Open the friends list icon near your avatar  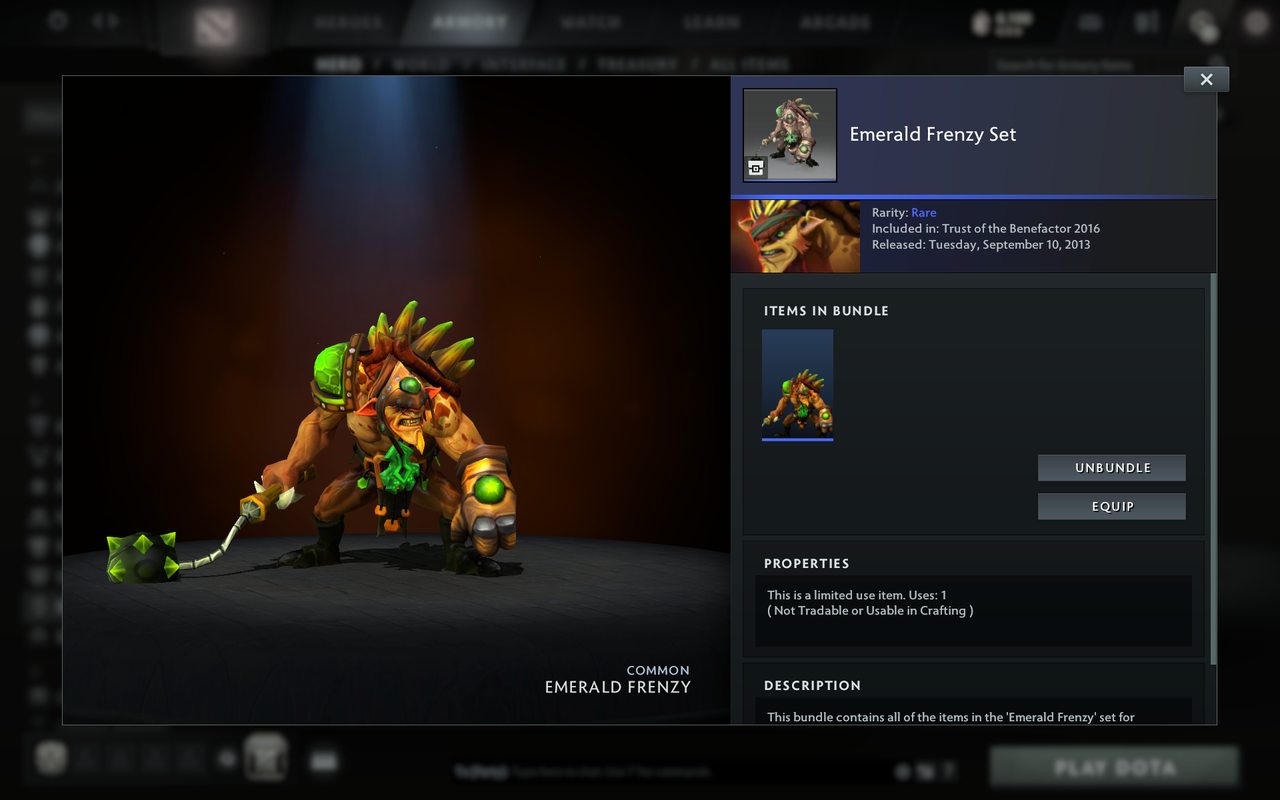1145,22
